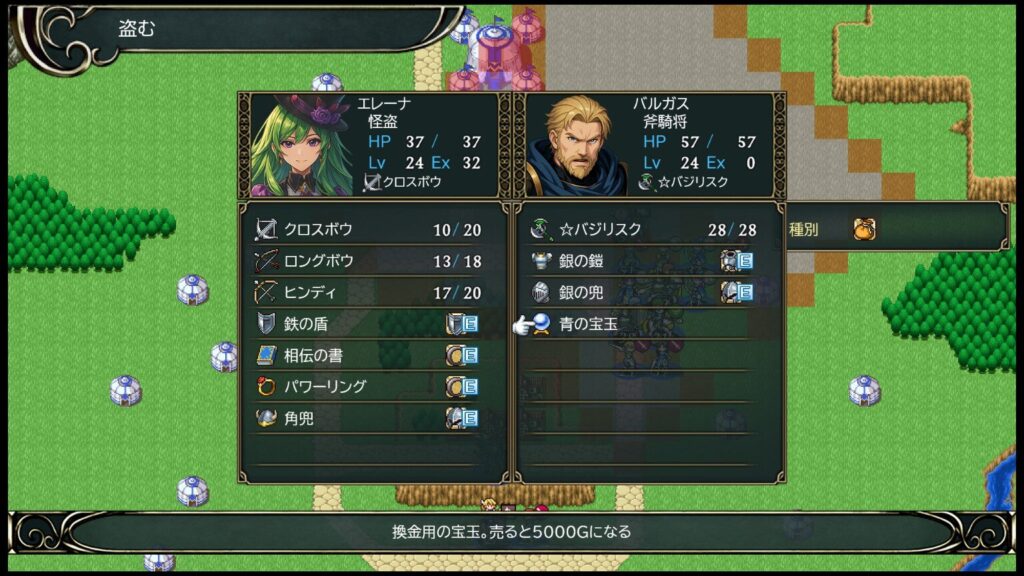Pick the 銀の兜 helmet entry
The height and width of the screenshot is (576, 1024).
[x=642, y=292]
